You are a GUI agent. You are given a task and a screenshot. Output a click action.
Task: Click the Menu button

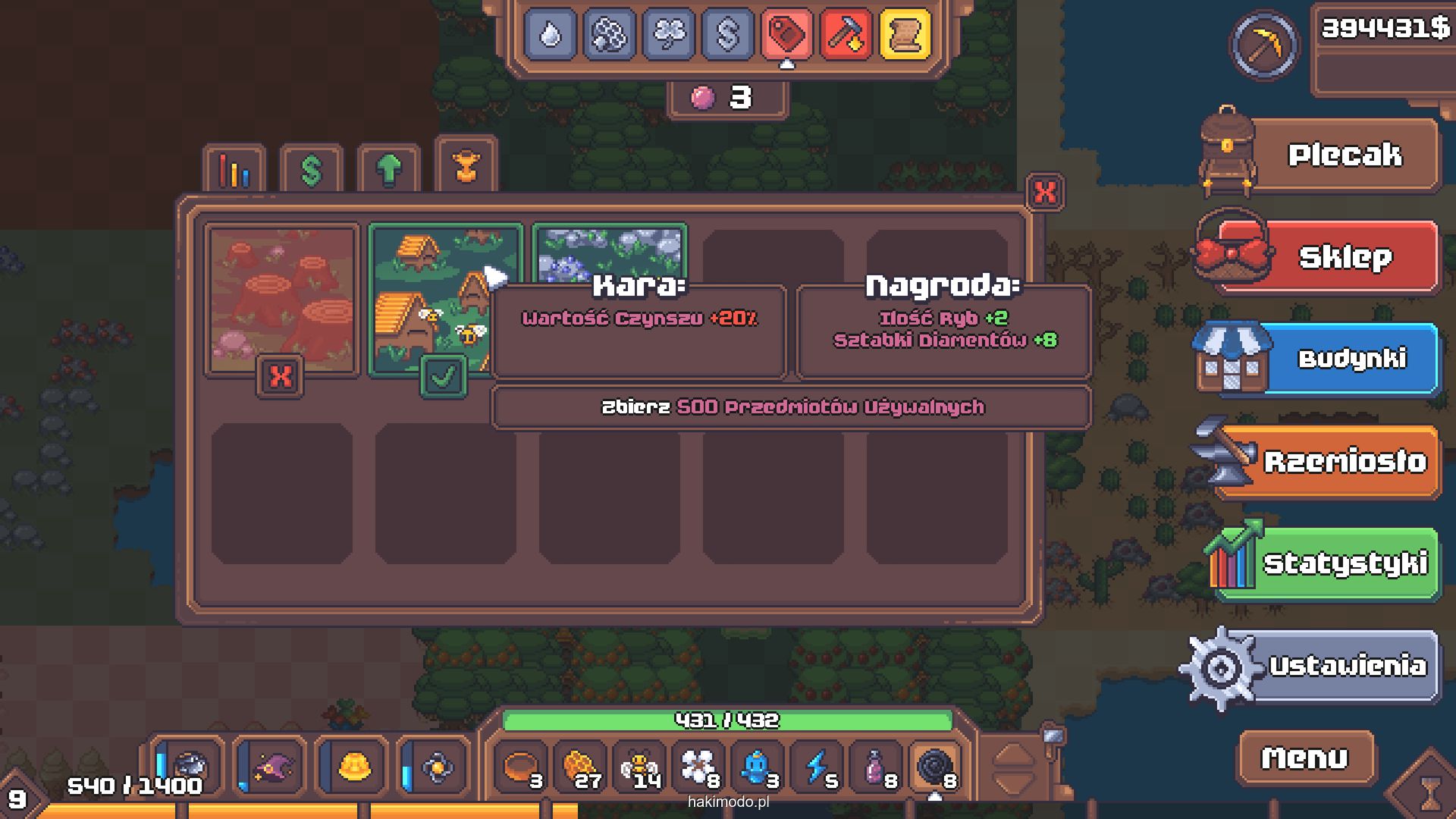tap(1305, 758)
